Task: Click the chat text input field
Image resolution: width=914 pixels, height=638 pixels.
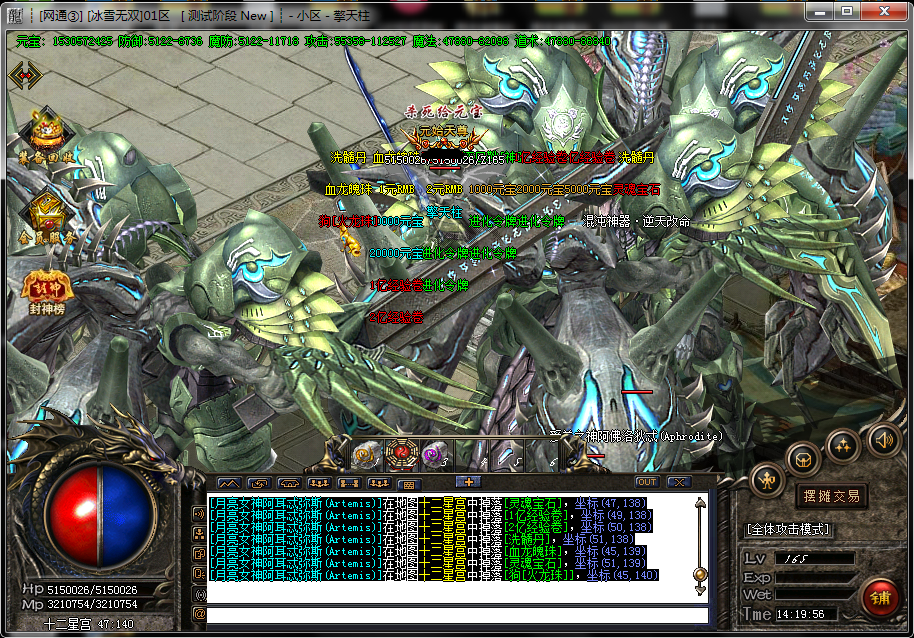Action: tap(456, 614)
